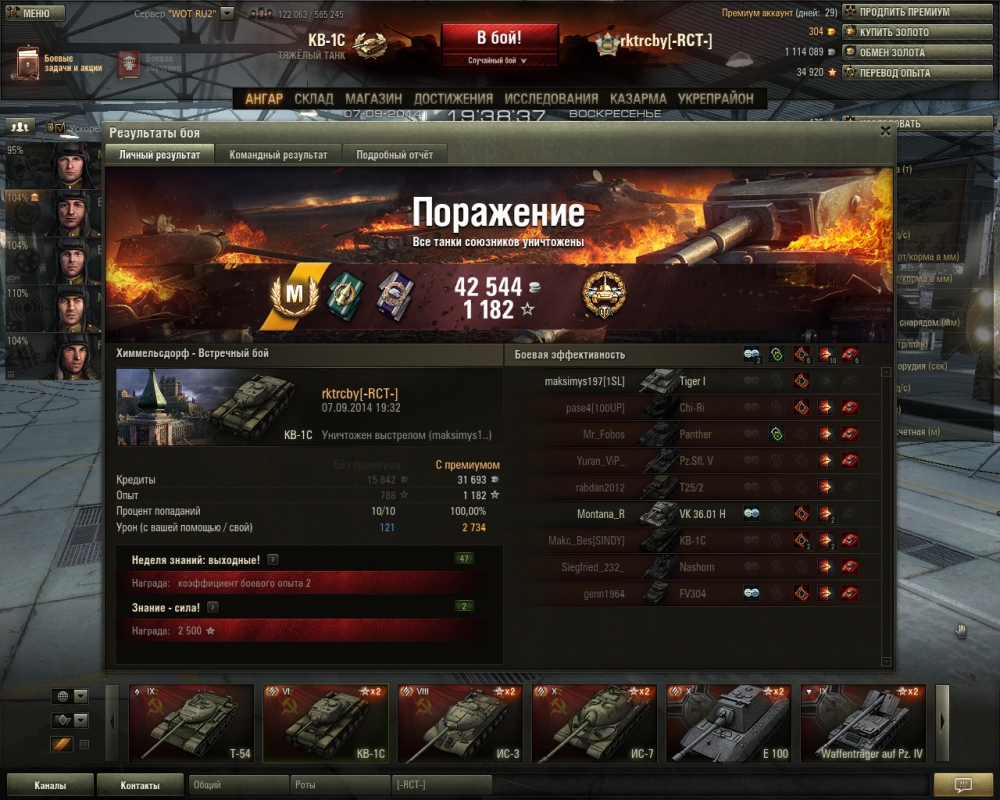Close the battle results window
This screenshot has width=1000, height=800.
pos(885,131)
